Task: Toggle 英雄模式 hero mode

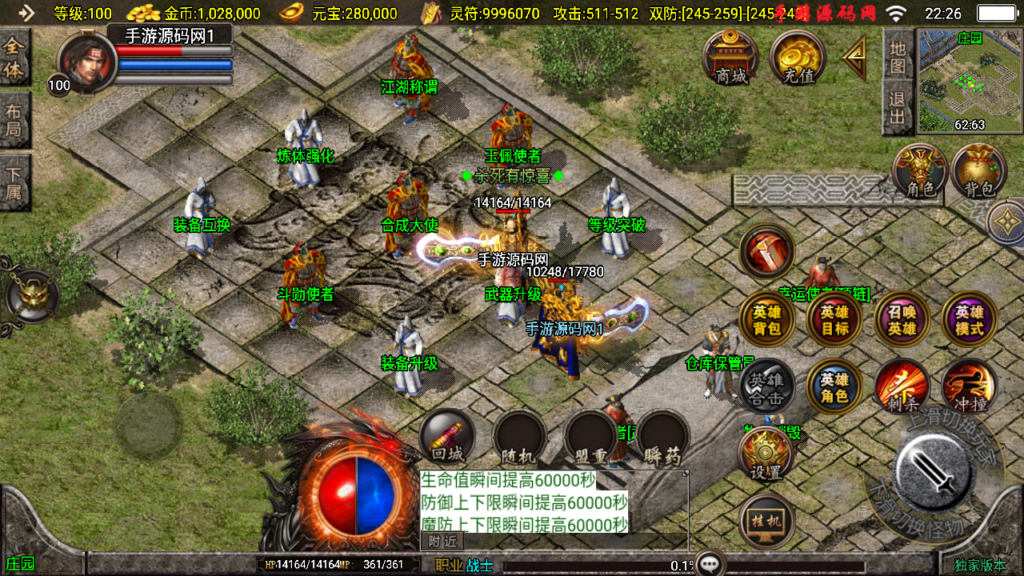Action: (968, 320)
